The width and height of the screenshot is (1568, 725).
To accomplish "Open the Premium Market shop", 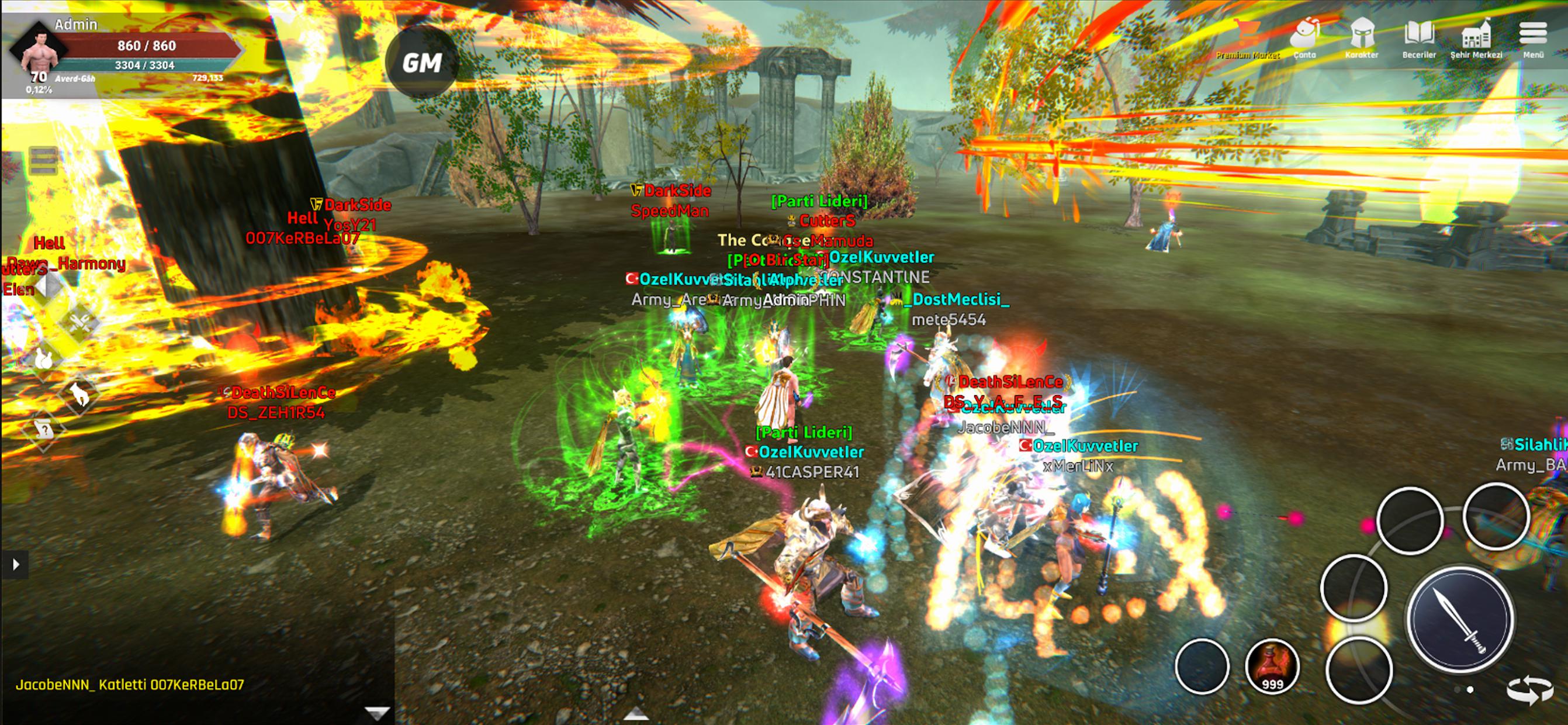I will click(1247, 38).
